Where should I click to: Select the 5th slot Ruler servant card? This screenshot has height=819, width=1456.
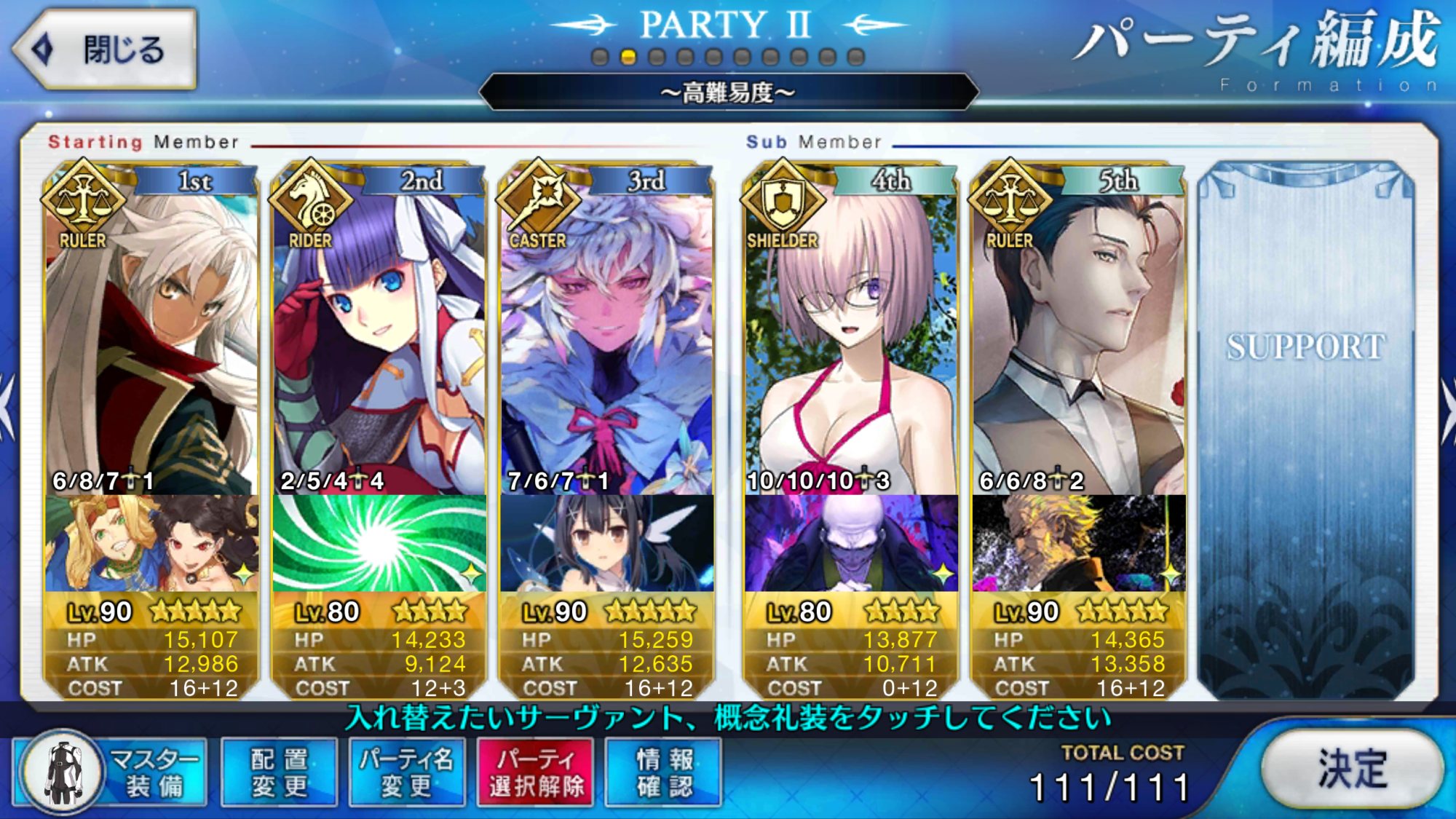[x=1078, y=342]
